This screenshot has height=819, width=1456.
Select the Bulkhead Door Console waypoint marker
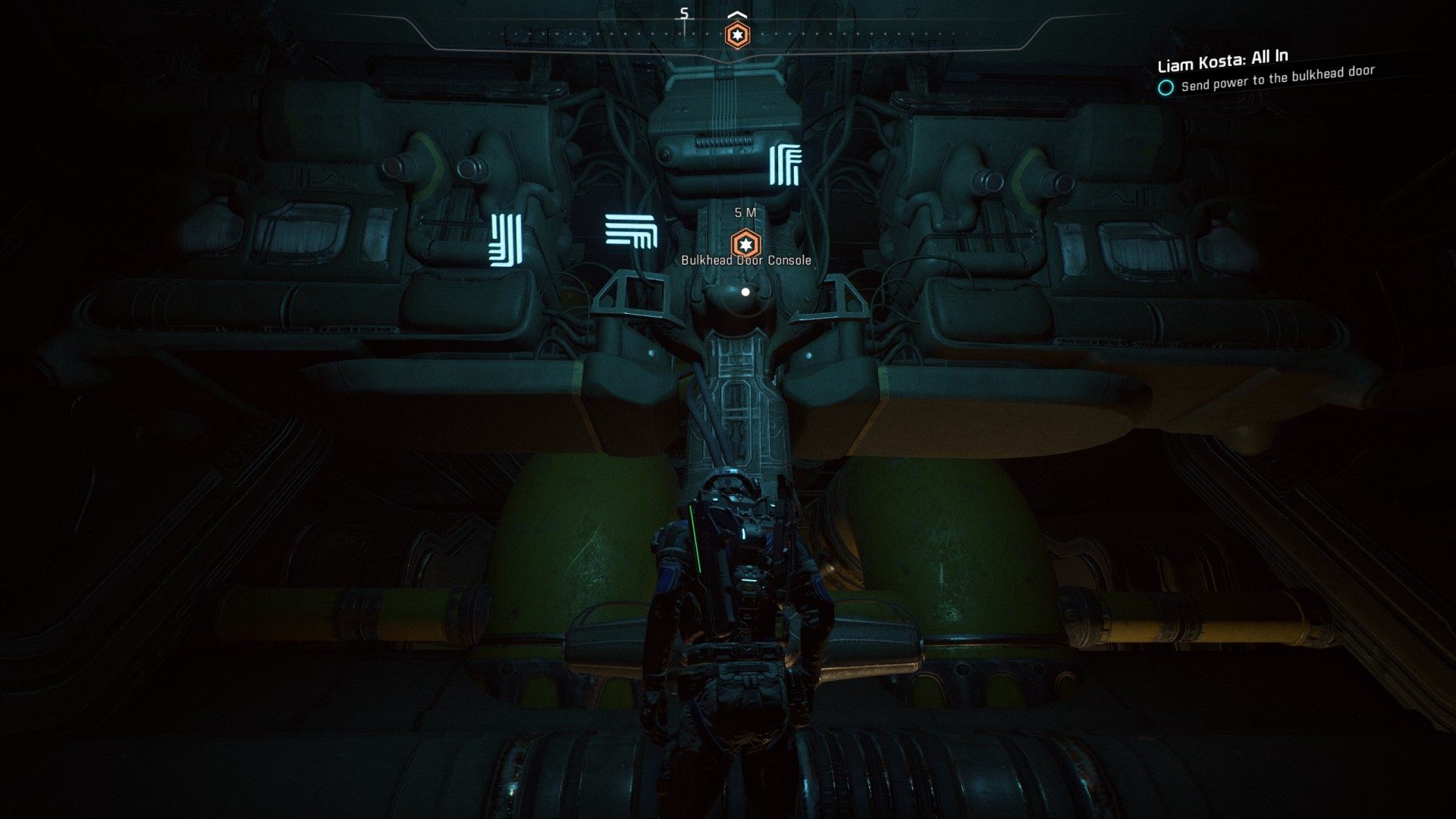pos(744,244)
